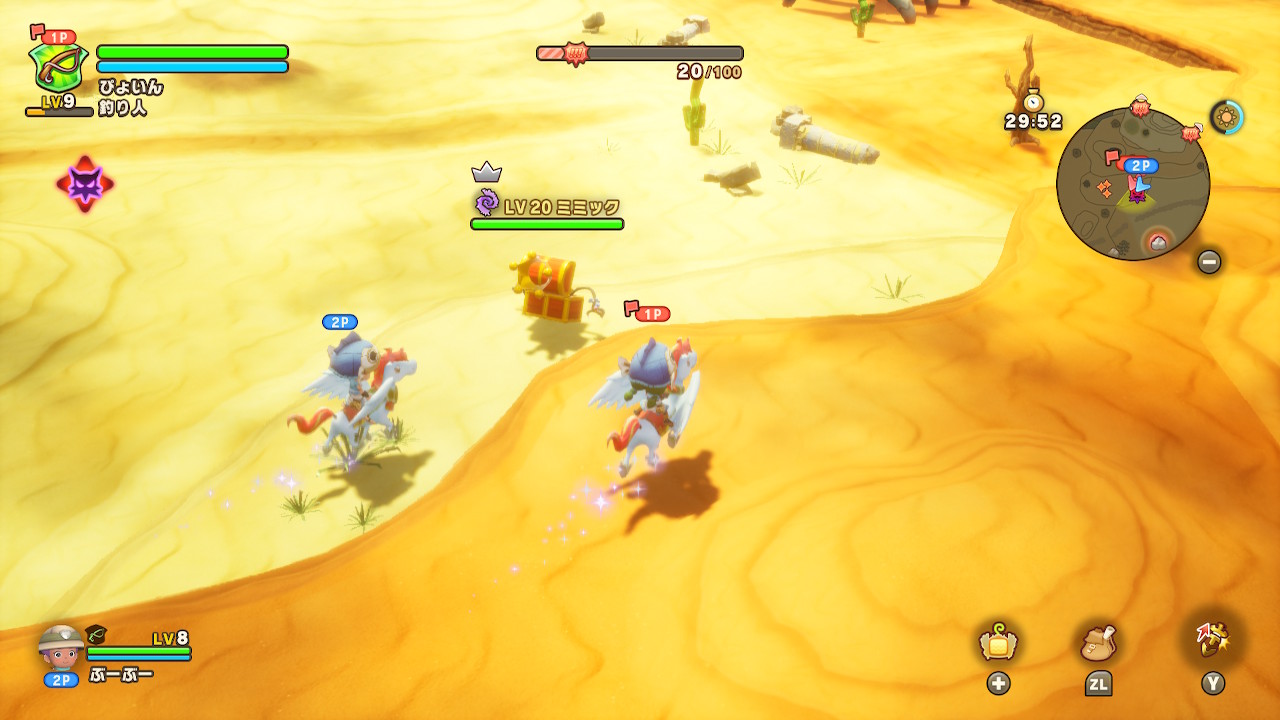Open the circular desert minimap
Screen dimensions: 1280x720
click(x=1132, y=184)
